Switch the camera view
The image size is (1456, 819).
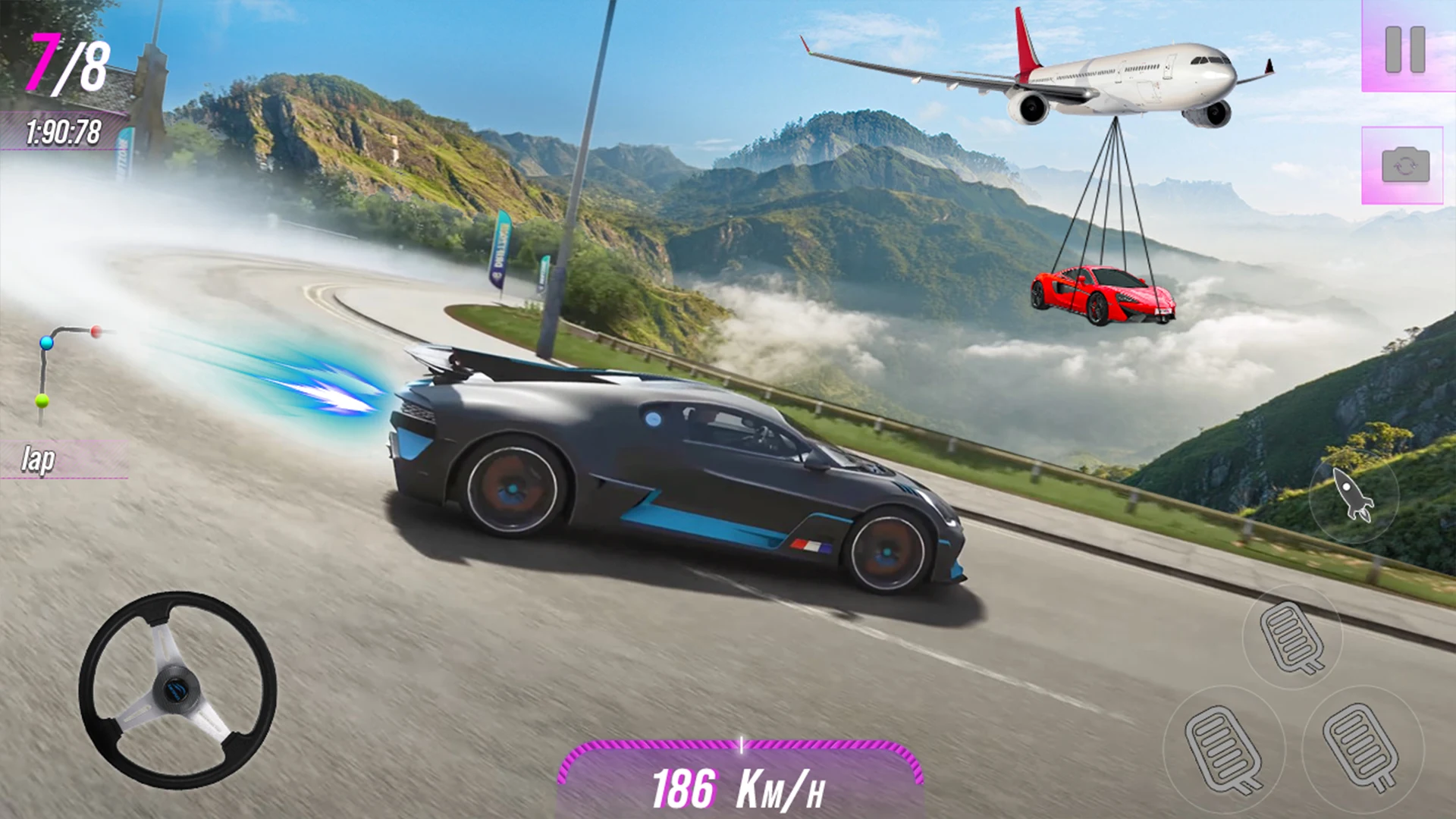(x=1404, y=165)
